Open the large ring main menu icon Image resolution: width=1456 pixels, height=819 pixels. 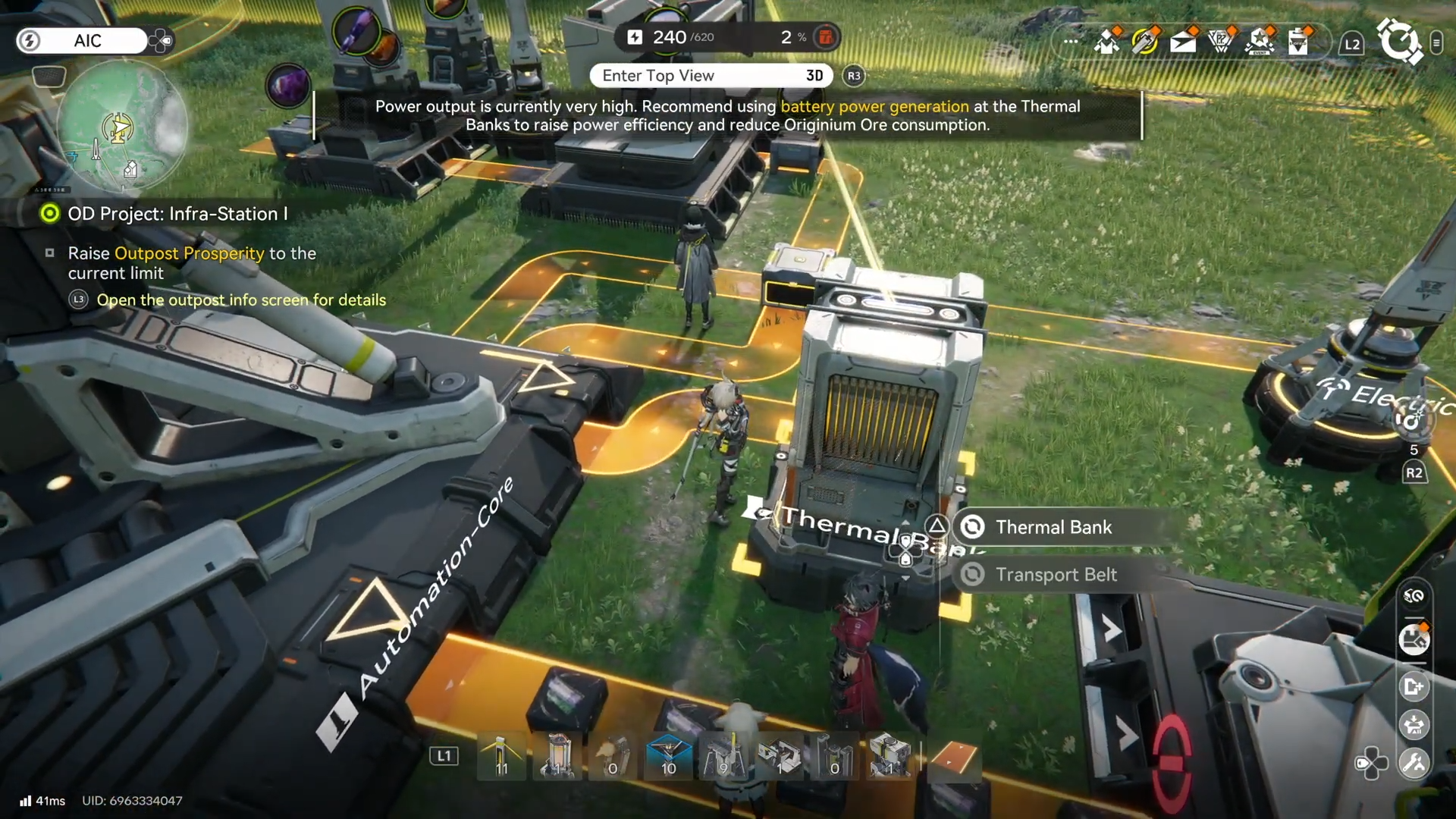tap(1398, 40)
